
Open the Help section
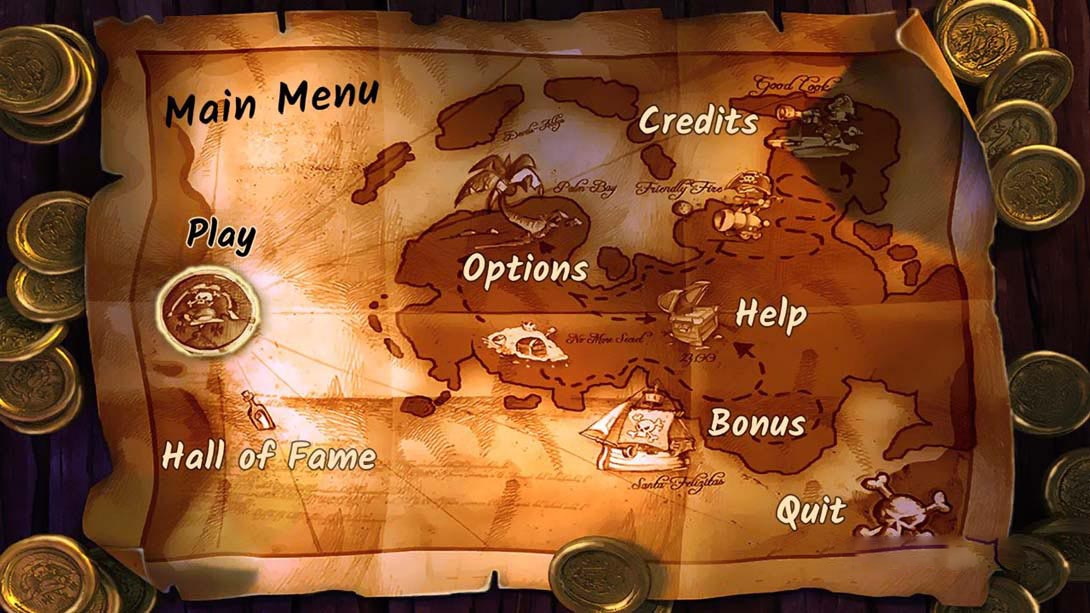[771, 314]
